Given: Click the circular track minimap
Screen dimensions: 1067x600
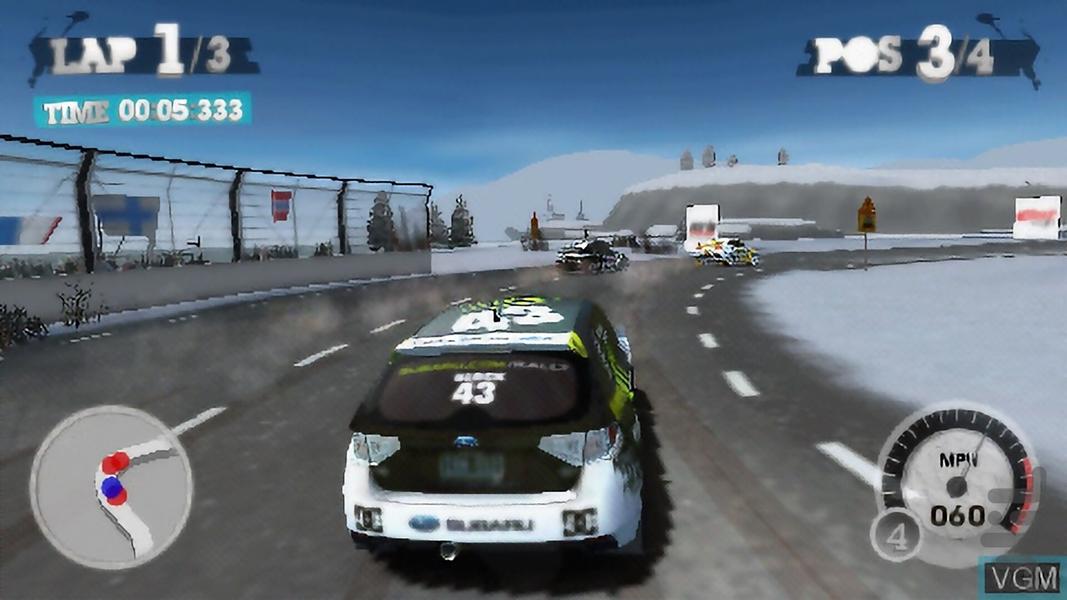Looking at the screenshot, I should click(x=111, y=486).
